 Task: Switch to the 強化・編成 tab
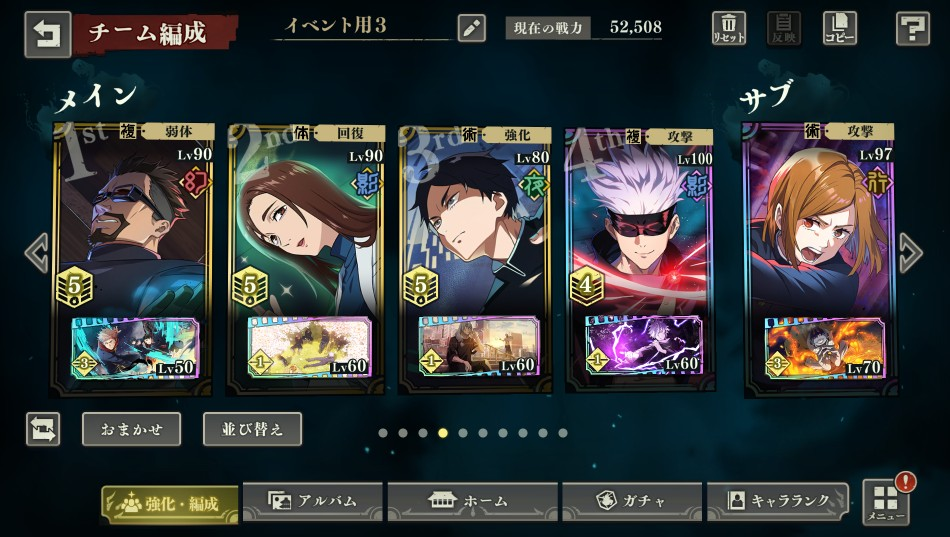click(170, 502)
